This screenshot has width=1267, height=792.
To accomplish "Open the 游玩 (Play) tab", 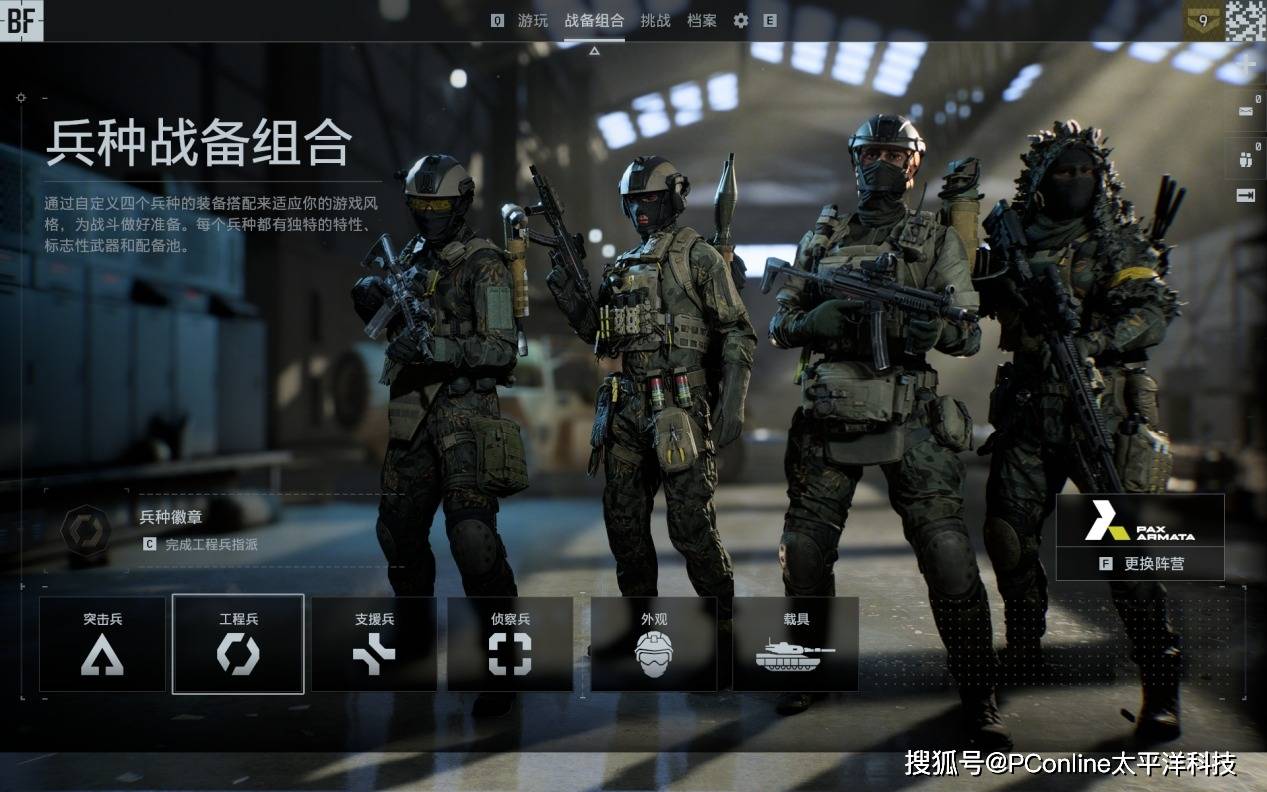I will point(532,21).
